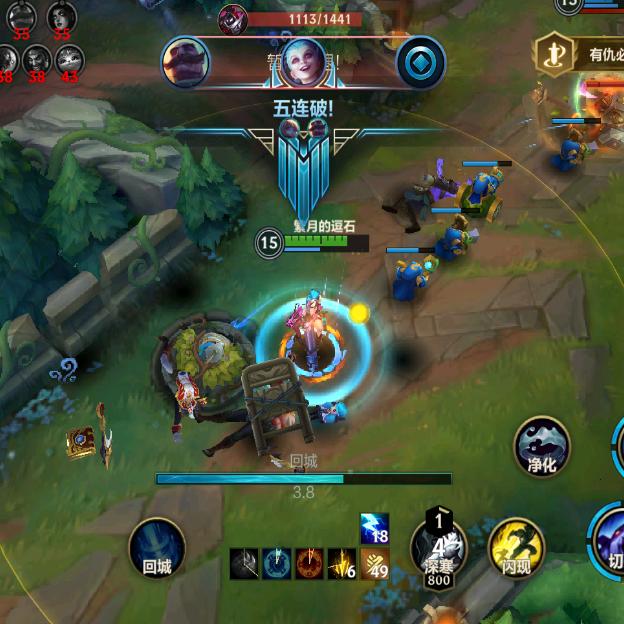Select the yellow lightning item with count 6
The image size is (624, 624).
[x=342, y=564]
